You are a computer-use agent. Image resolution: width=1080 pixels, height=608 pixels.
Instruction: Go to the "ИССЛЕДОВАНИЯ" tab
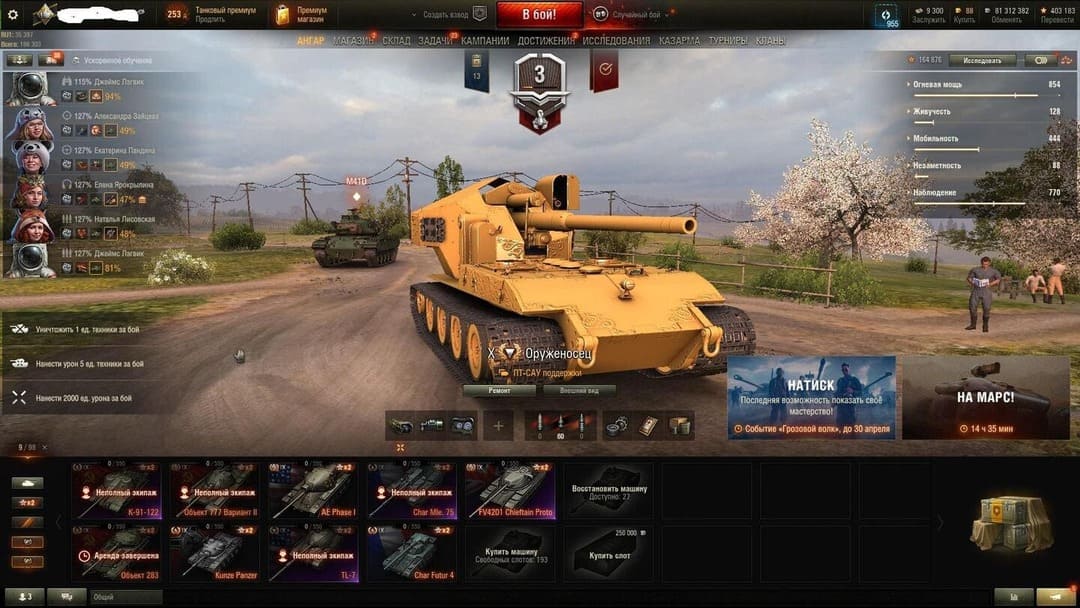click(x=617, y=41)
